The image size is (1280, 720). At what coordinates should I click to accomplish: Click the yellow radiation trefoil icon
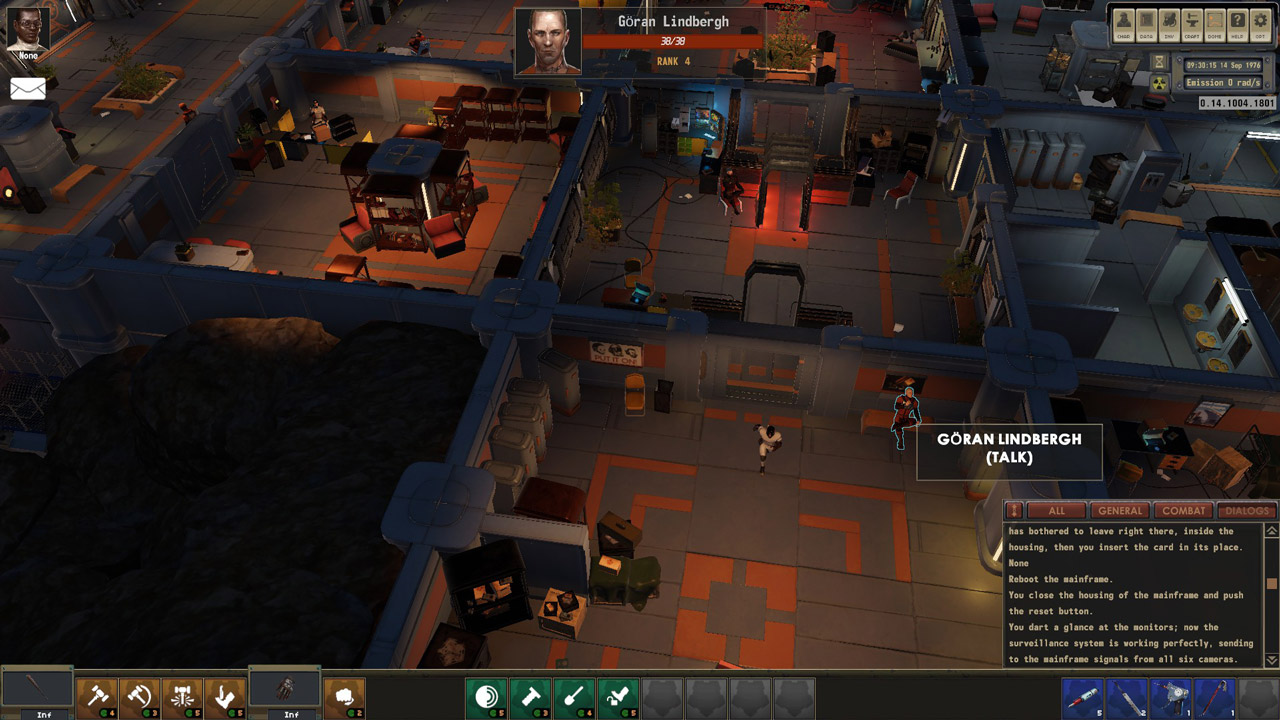(1159, 86)
